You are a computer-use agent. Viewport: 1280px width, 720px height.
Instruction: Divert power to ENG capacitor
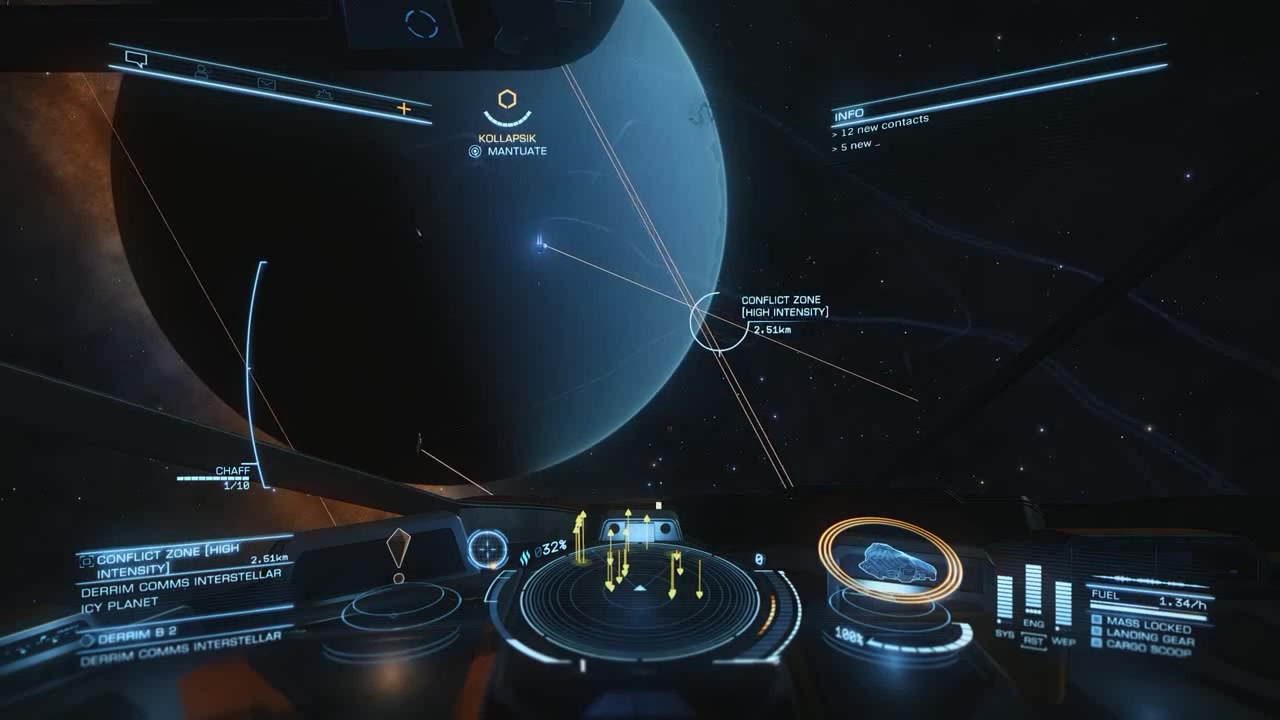[1033, 592]
